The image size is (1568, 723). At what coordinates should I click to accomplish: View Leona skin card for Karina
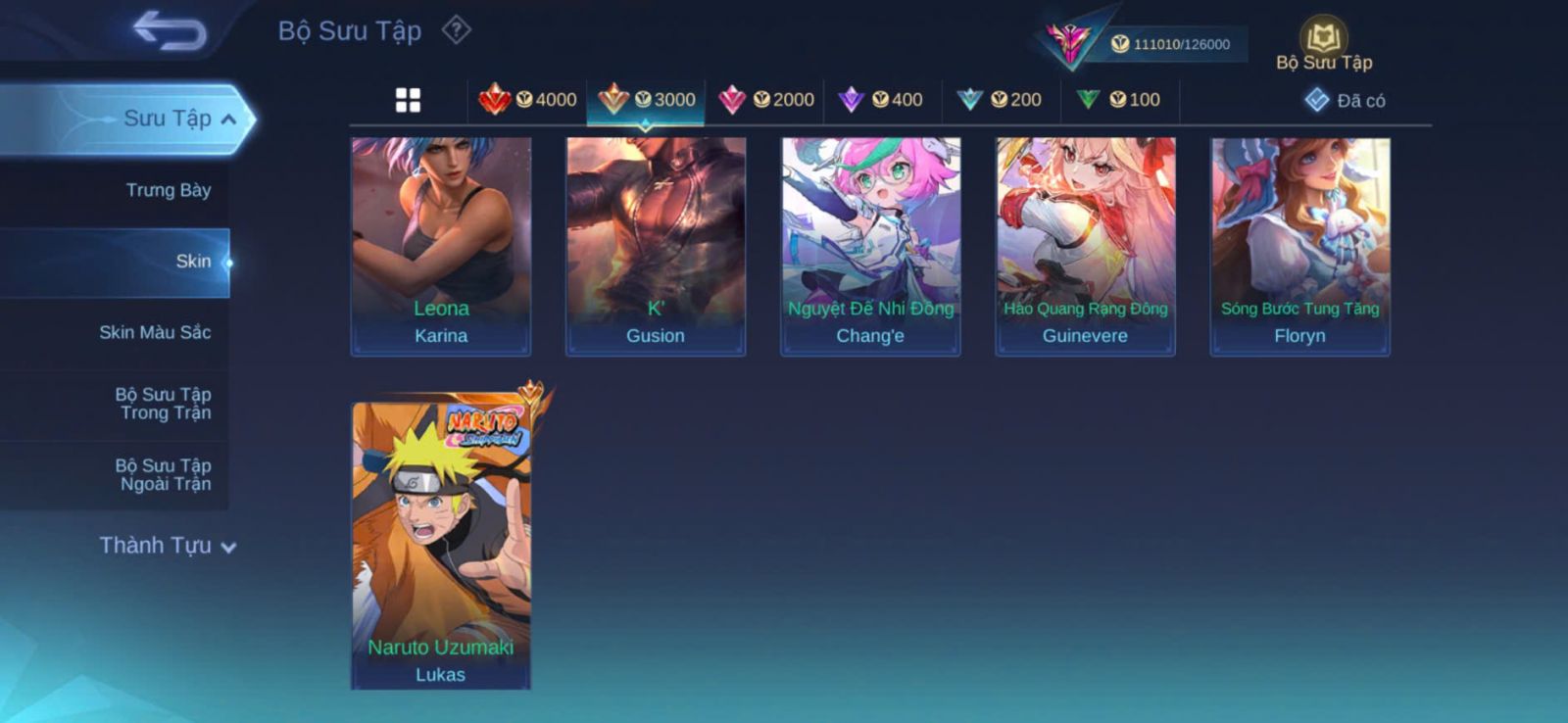click(441, 245)
